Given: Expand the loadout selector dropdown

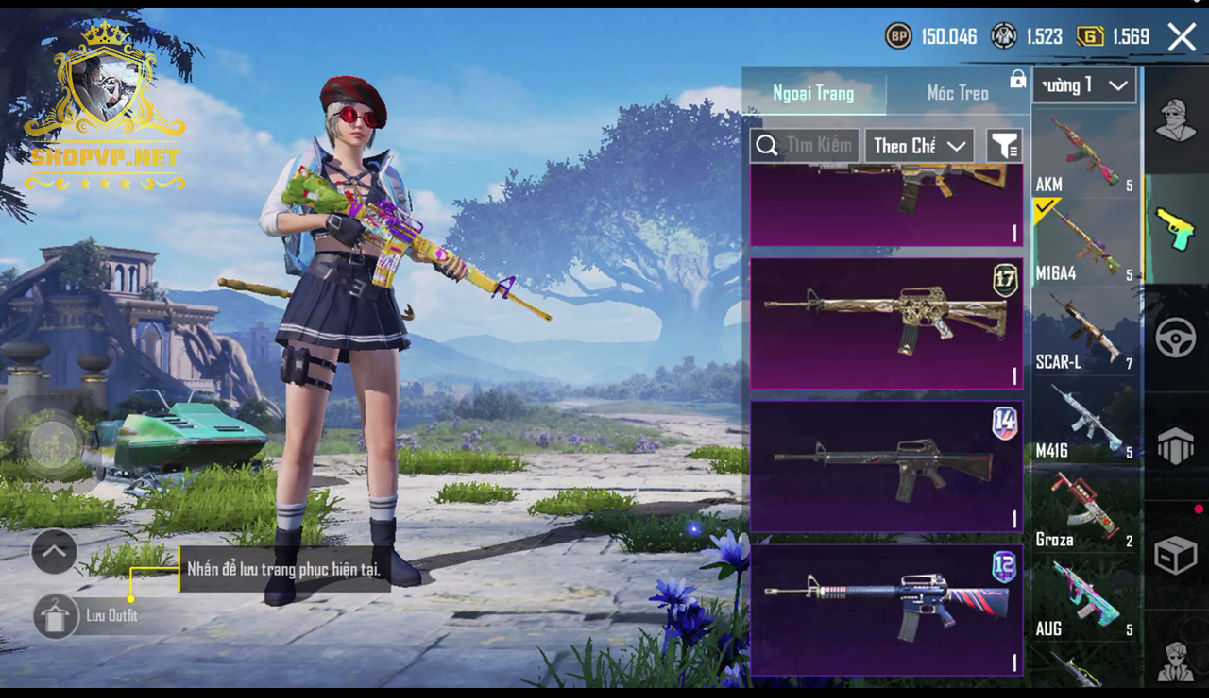Looking at the screenshot, I should pyautogui.click(x=1084, y=86).
